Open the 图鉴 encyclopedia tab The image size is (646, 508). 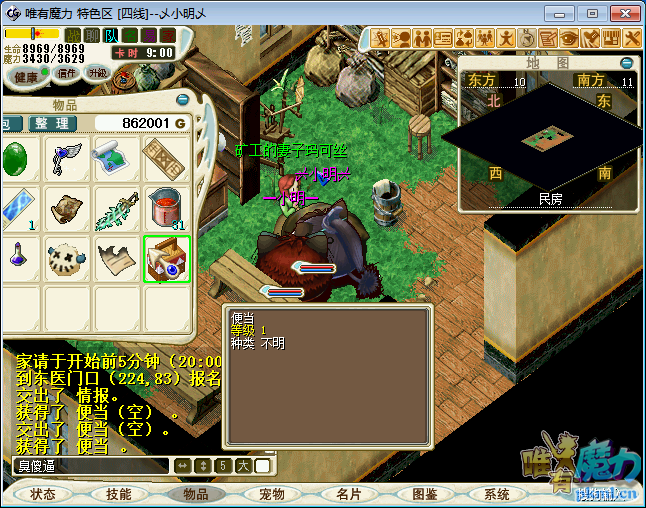tap(424, 494)
